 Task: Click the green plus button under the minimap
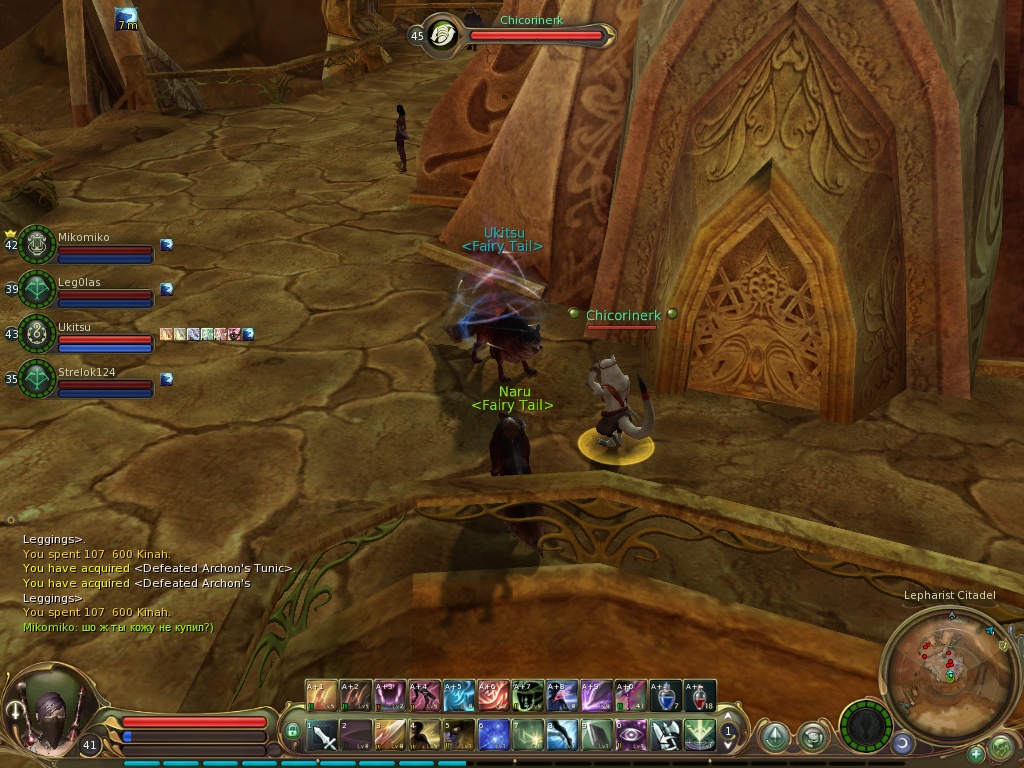976,753
